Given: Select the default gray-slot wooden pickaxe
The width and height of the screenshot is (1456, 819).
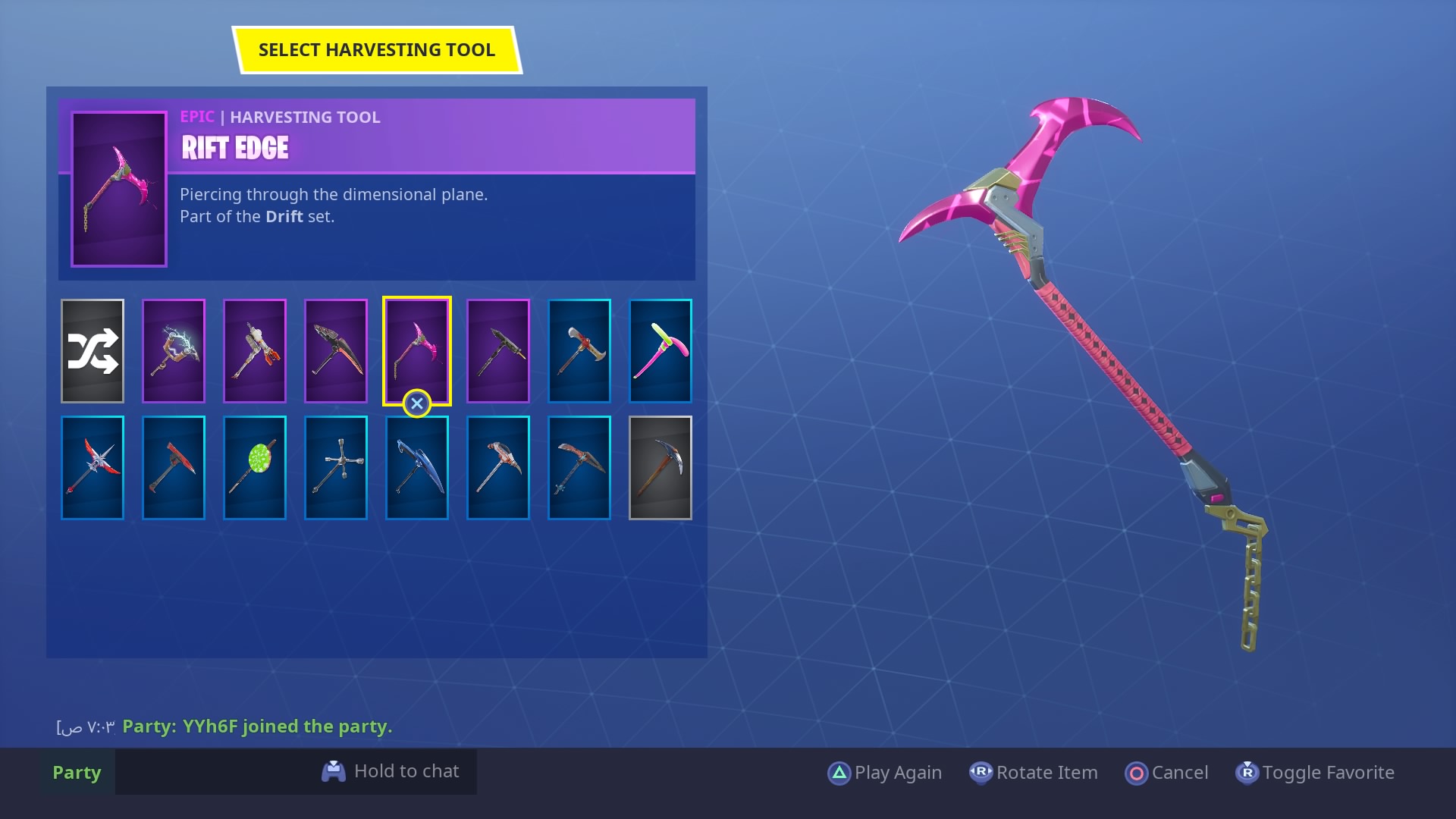Looking at the screenshot, I should (x=661, y=467).
